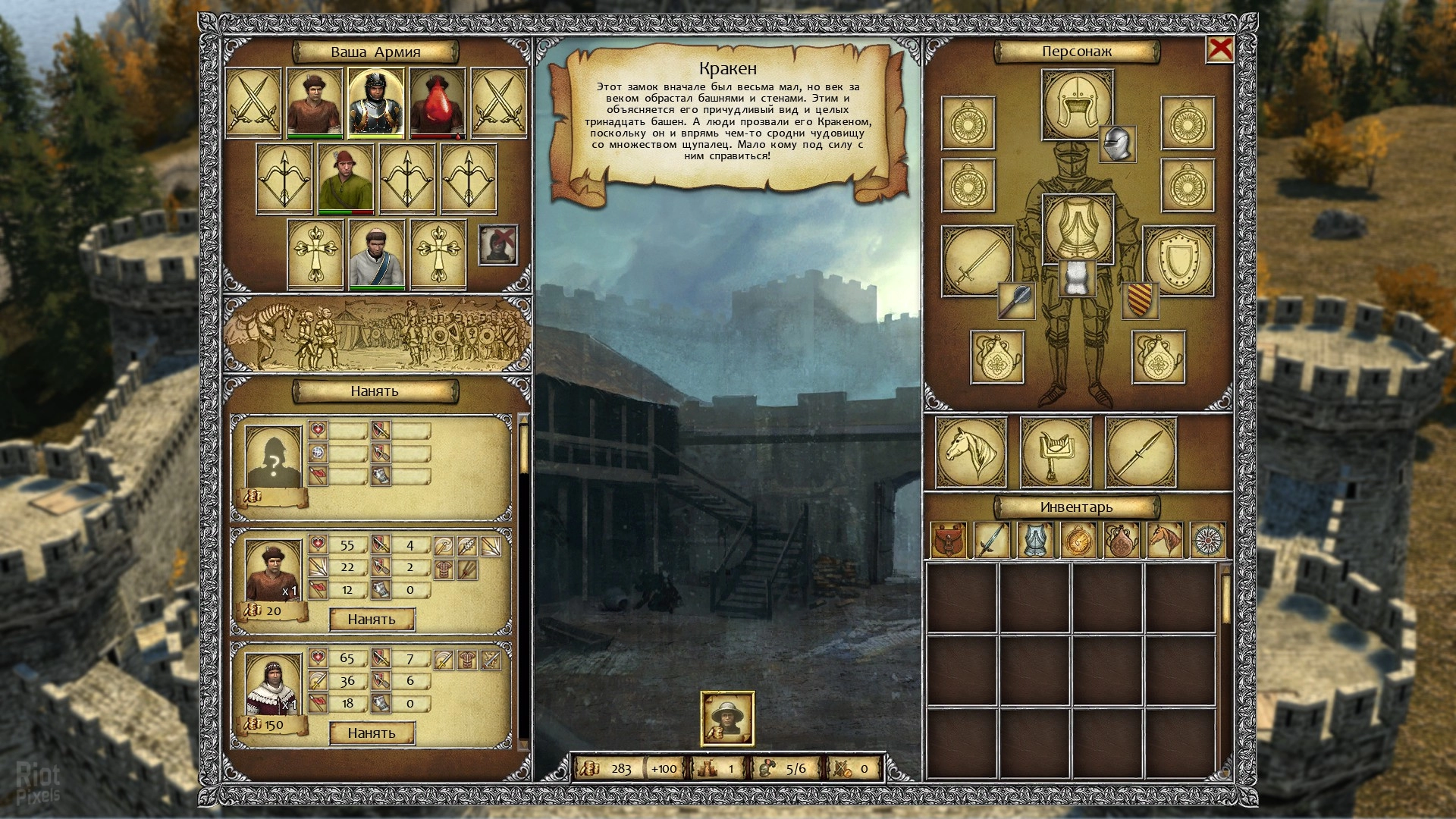Select the striped heraldic shield item

click(x=1139, y=300)
